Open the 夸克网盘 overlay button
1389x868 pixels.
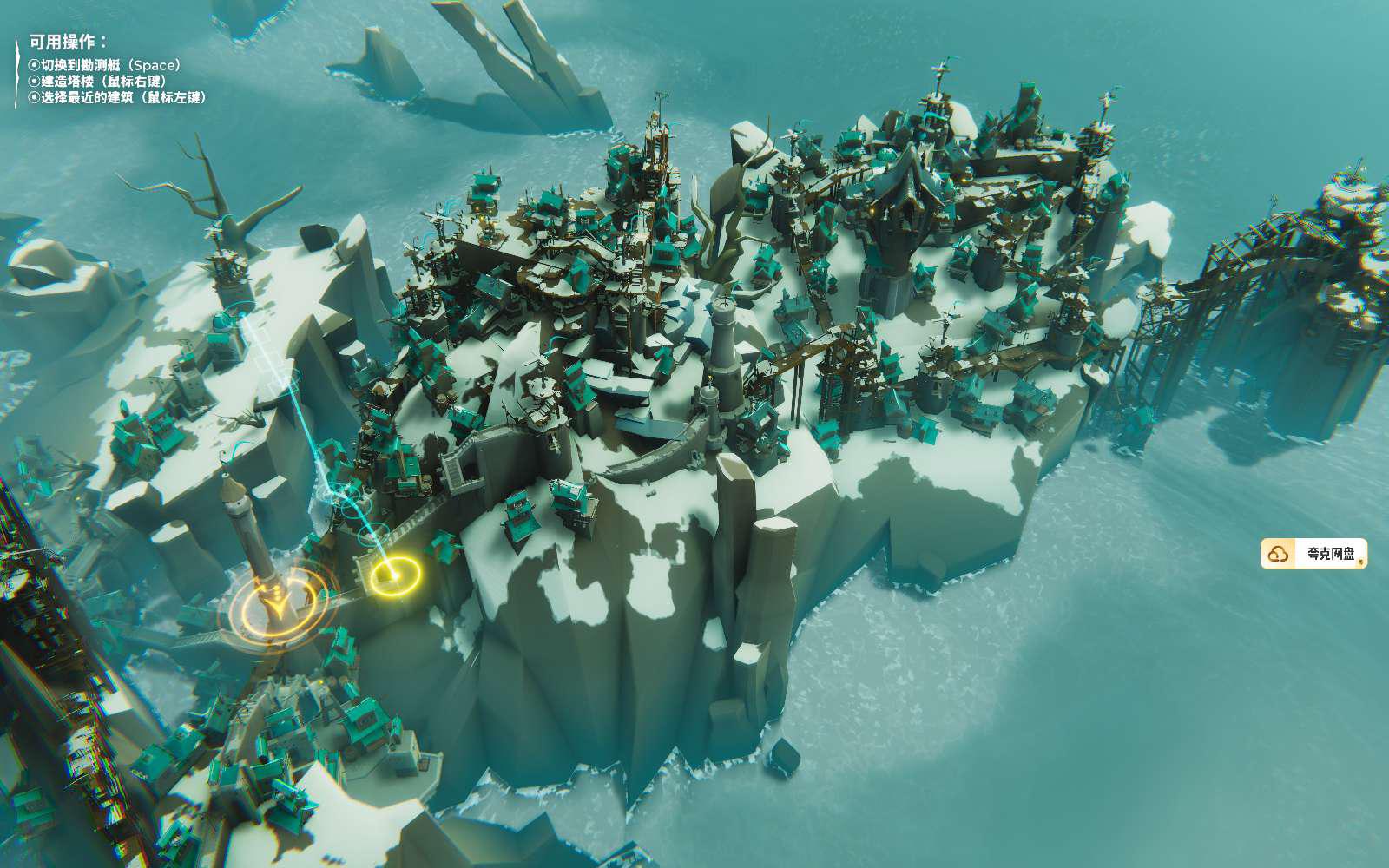(x=1313, y=554)
